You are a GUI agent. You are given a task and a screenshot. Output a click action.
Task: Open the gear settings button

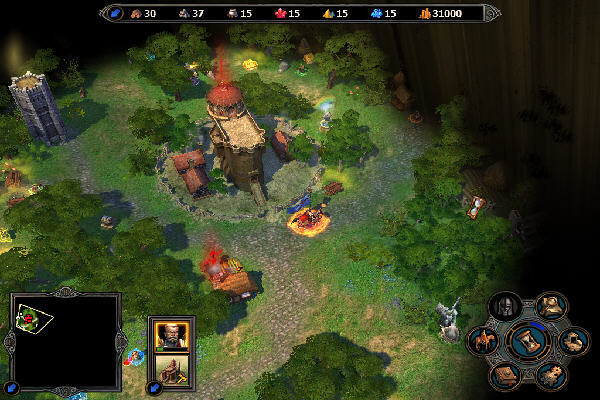pos(551,376)
